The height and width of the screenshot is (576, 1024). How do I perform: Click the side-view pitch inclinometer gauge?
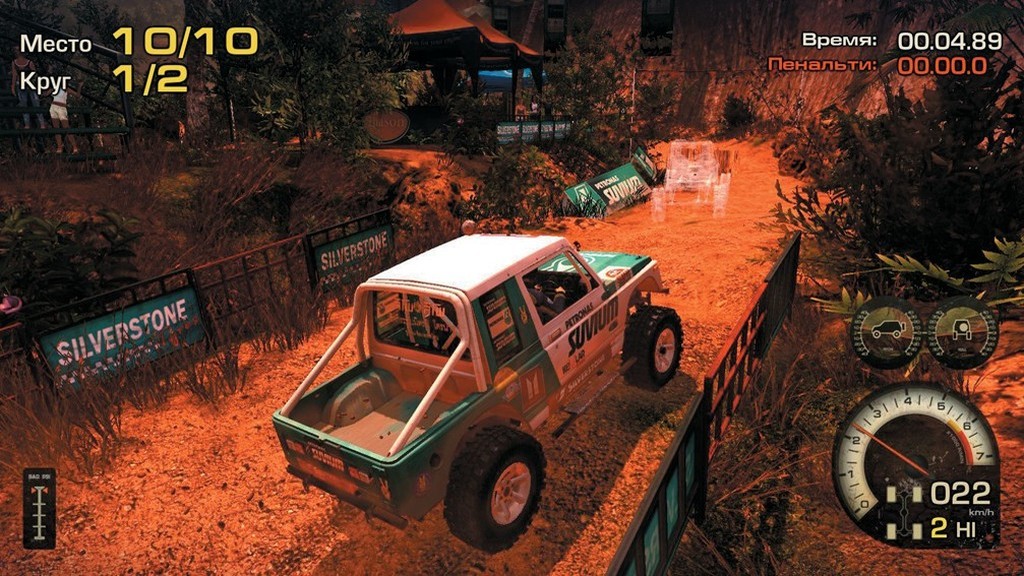point(886,331)
